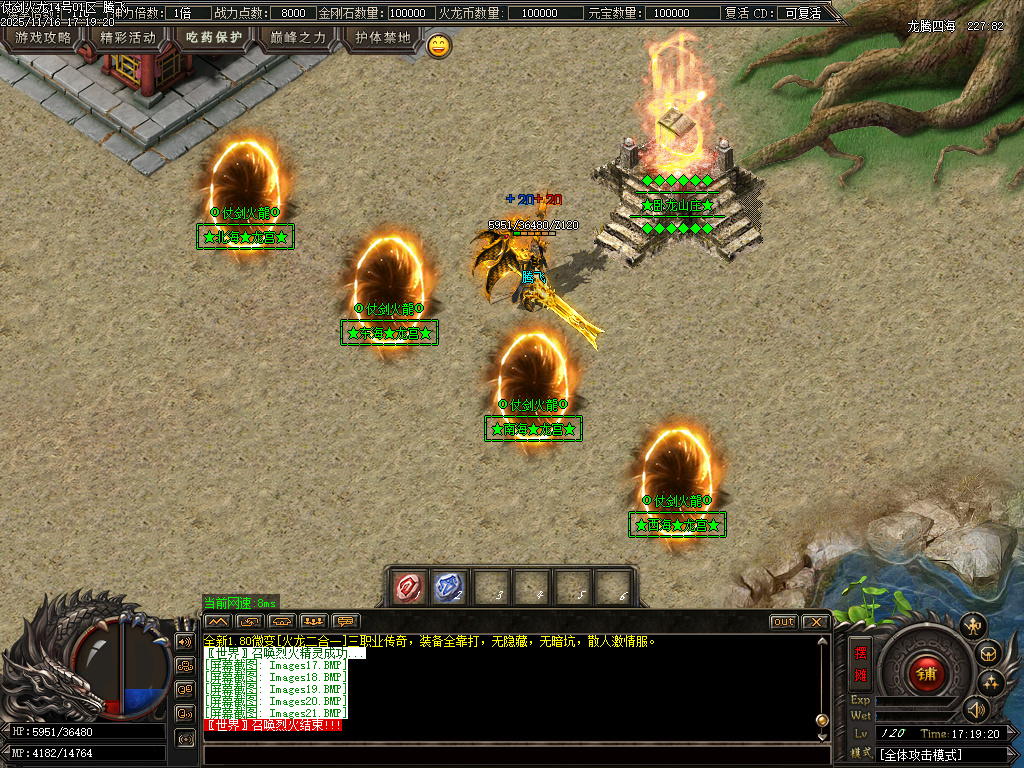The image size is (1024, 768).
Task: Open the 护体禁地 menu
Action: pos(383,38)
